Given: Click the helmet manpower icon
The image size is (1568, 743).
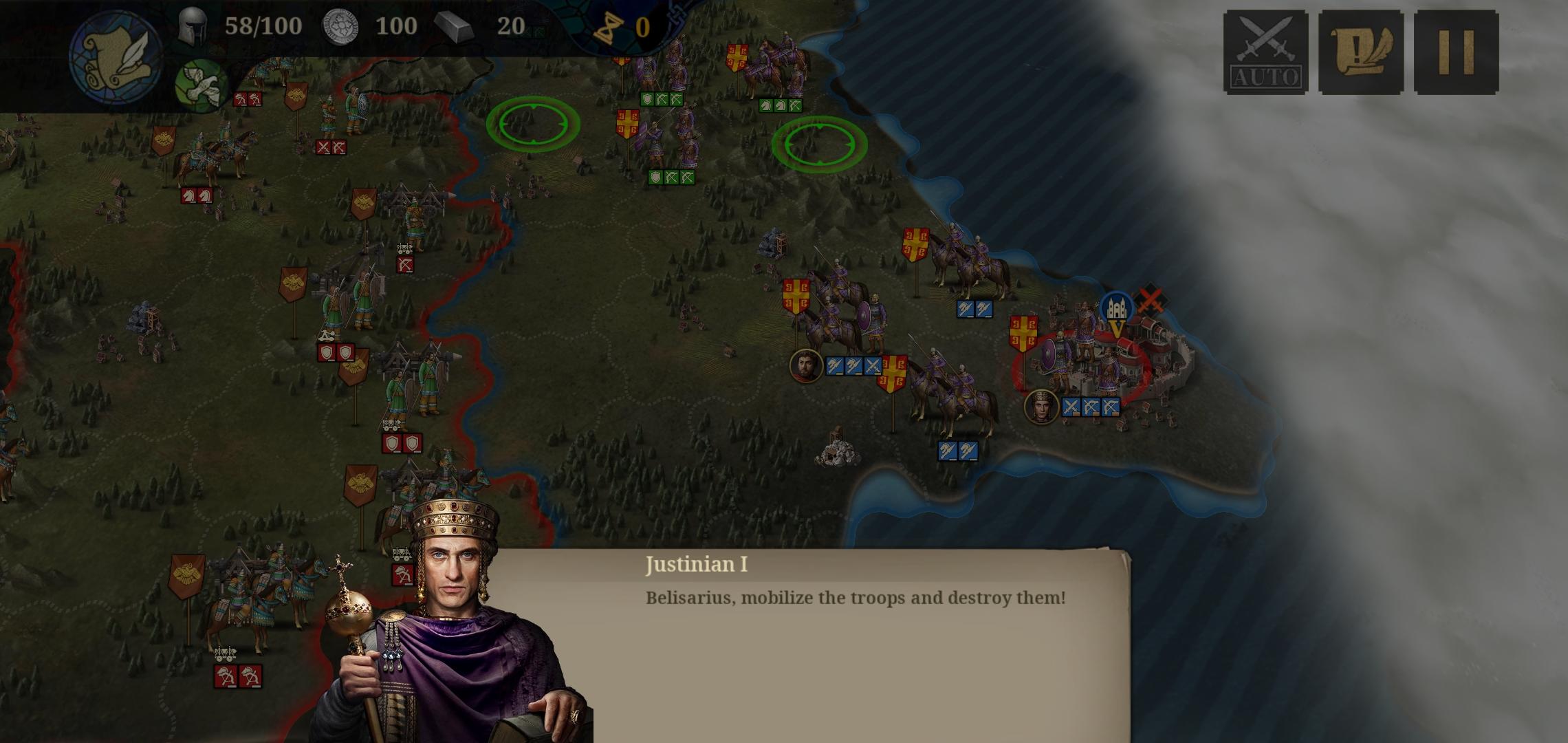Looking at the screenshot, I should click(x=195, y=26).
